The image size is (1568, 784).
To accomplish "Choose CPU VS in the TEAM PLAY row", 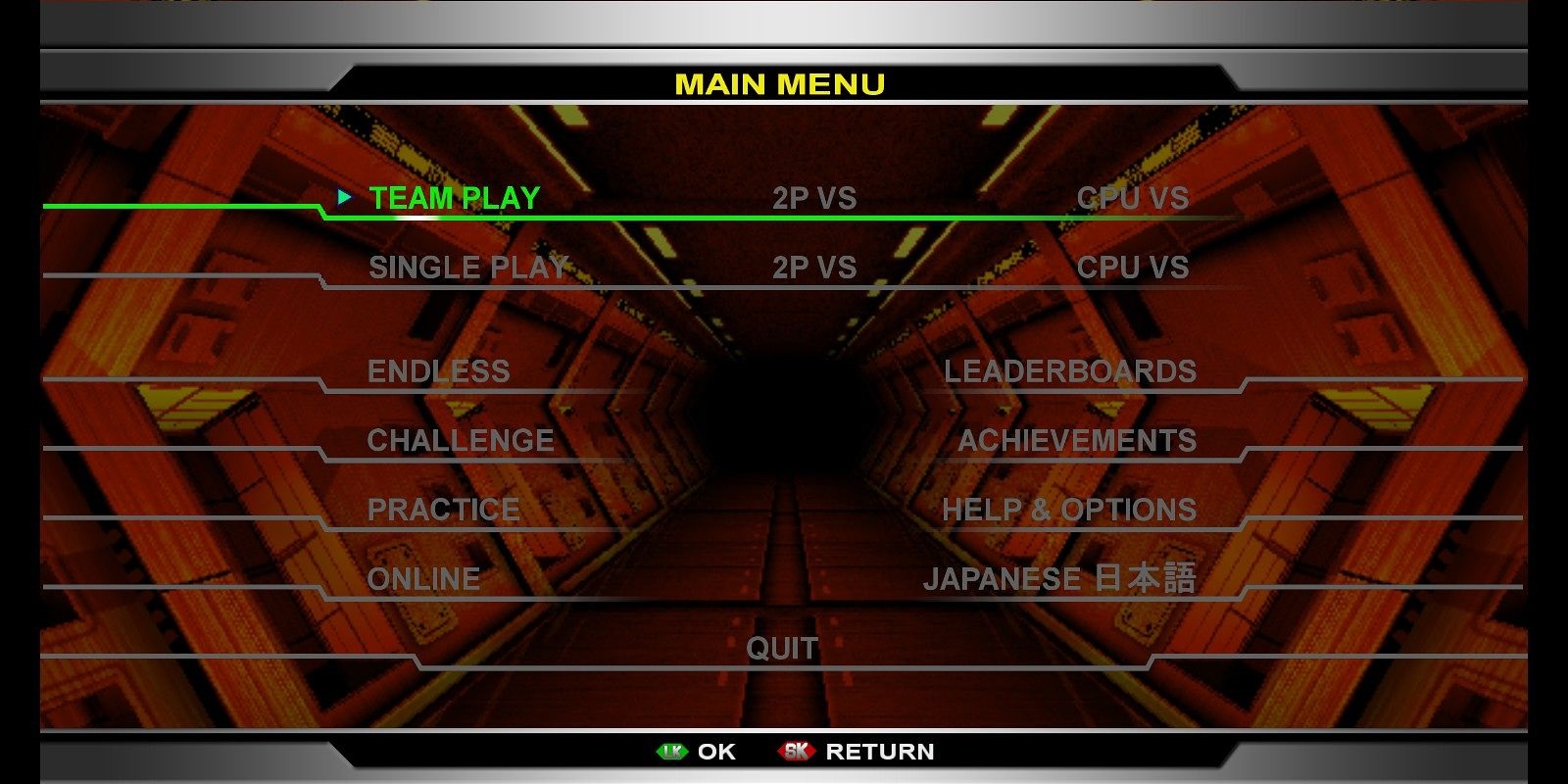I will click(x=1133, y=198).
